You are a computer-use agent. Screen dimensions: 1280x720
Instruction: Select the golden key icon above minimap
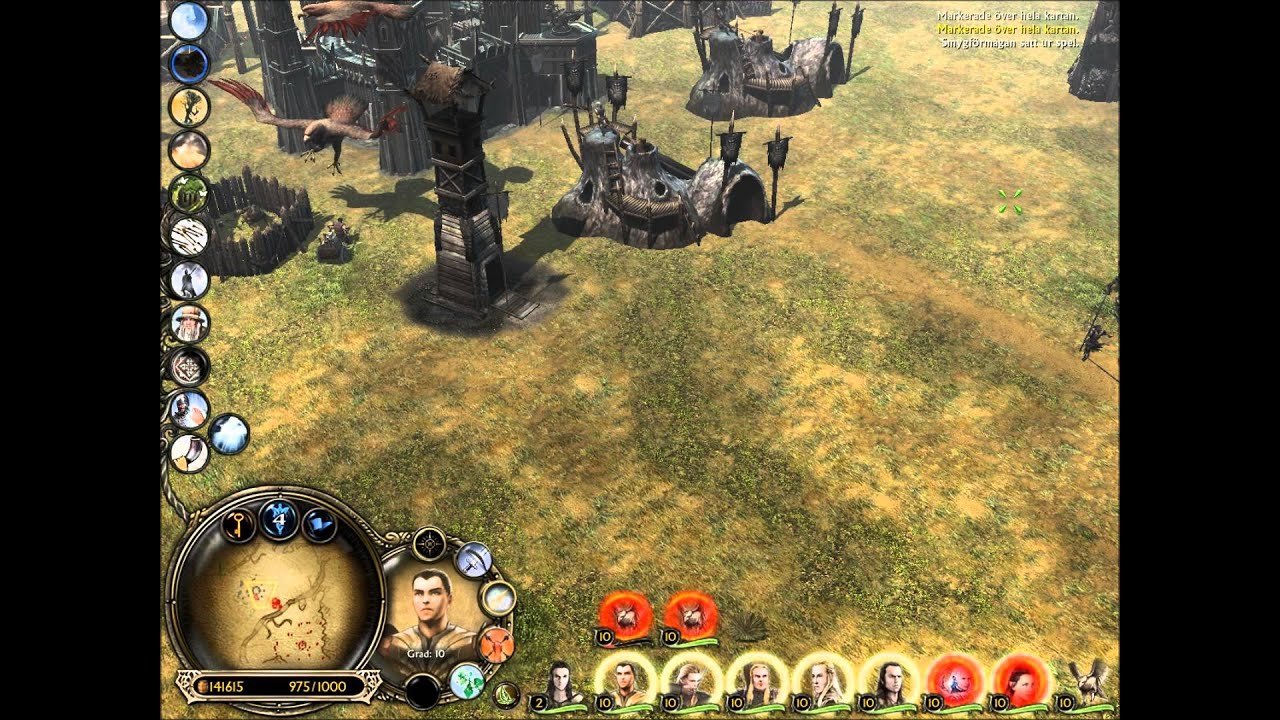pyautogui.click(x=239, y=524)
